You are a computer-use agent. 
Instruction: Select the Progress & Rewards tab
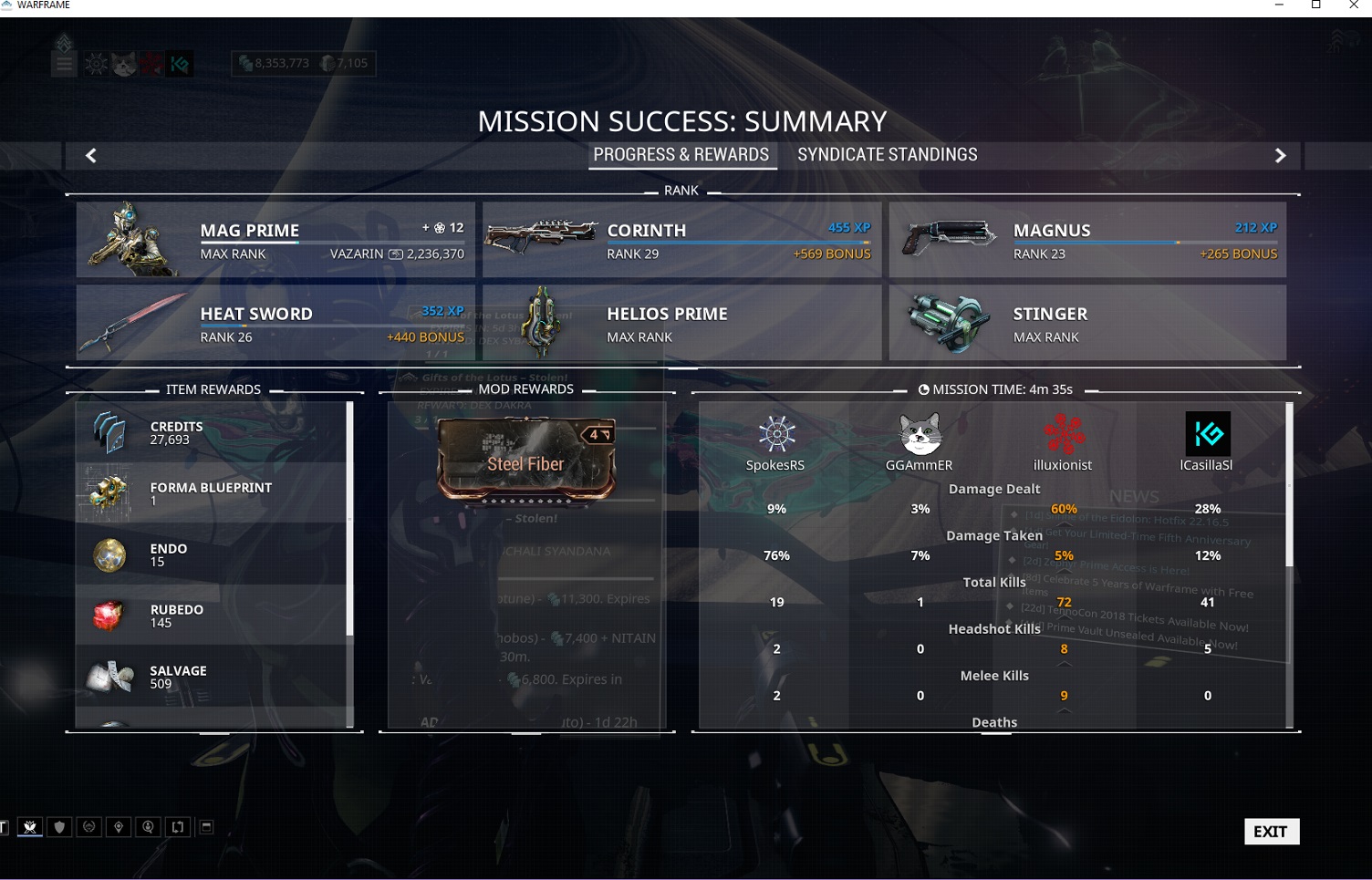coord(681,155)
